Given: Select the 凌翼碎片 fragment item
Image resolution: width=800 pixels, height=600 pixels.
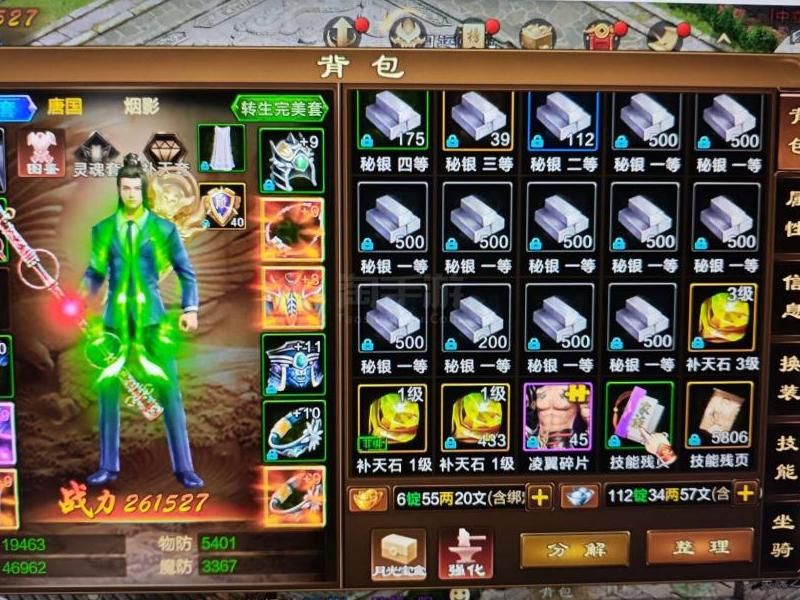Looking at the screenshot, I should 558,416.
